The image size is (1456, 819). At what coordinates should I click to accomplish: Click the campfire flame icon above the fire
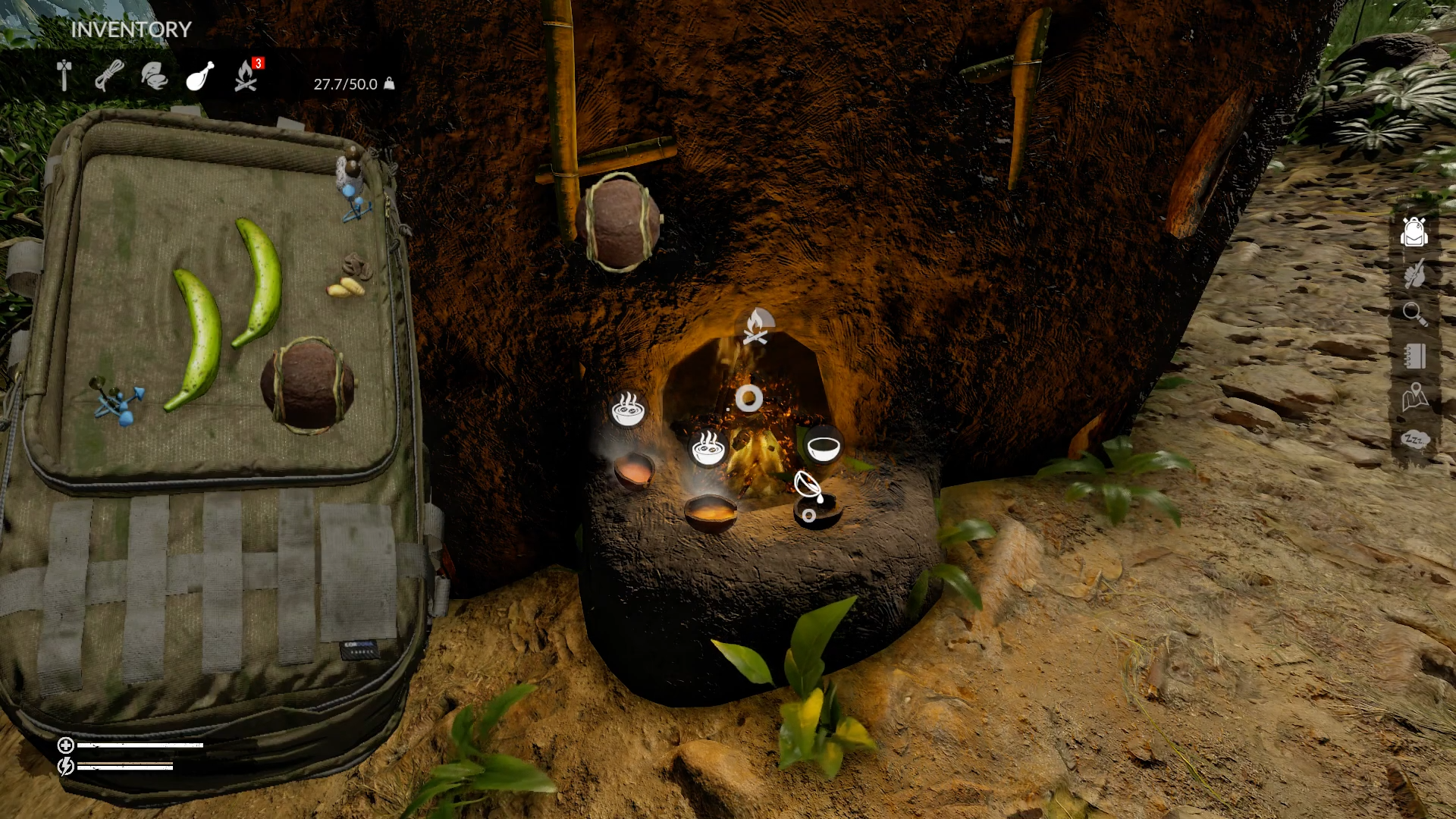pyautogui.click(x=756, y=327)
